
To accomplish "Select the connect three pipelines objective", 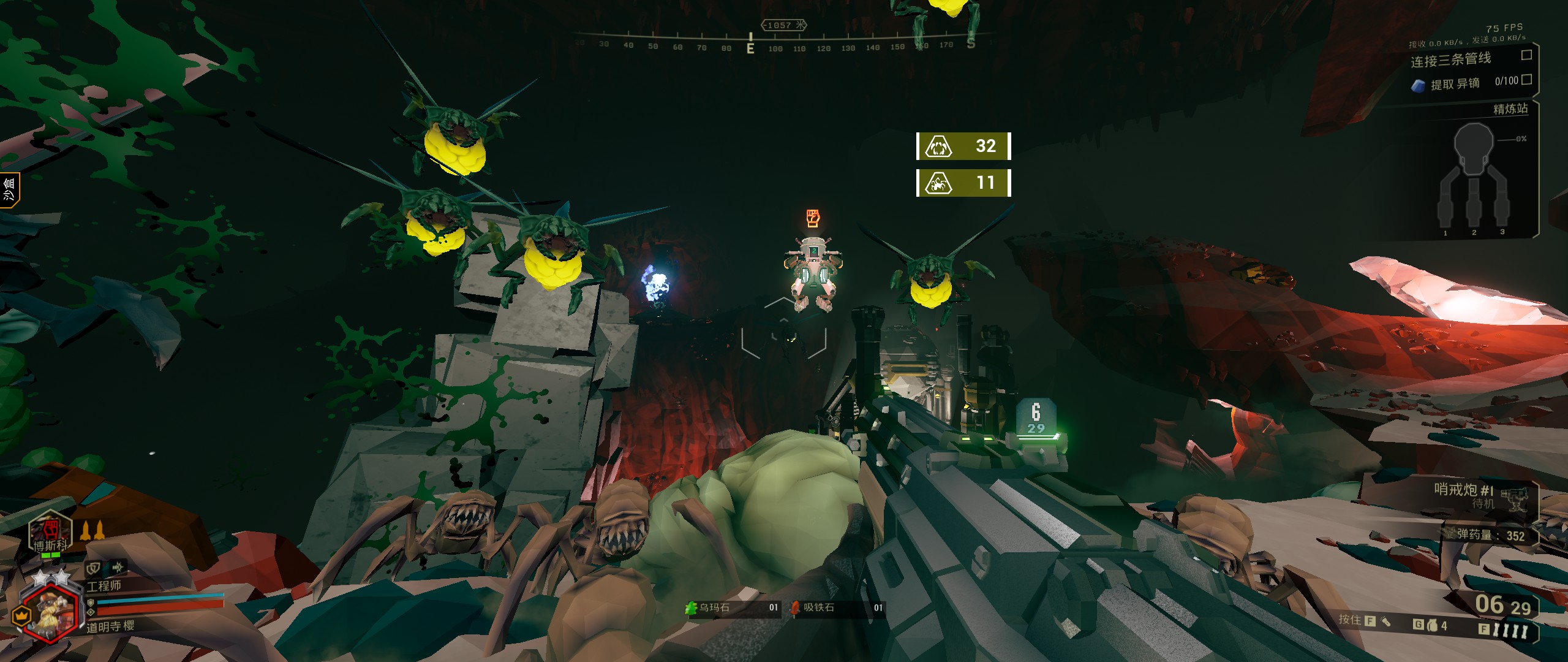I will click(x=1450, y=60).
